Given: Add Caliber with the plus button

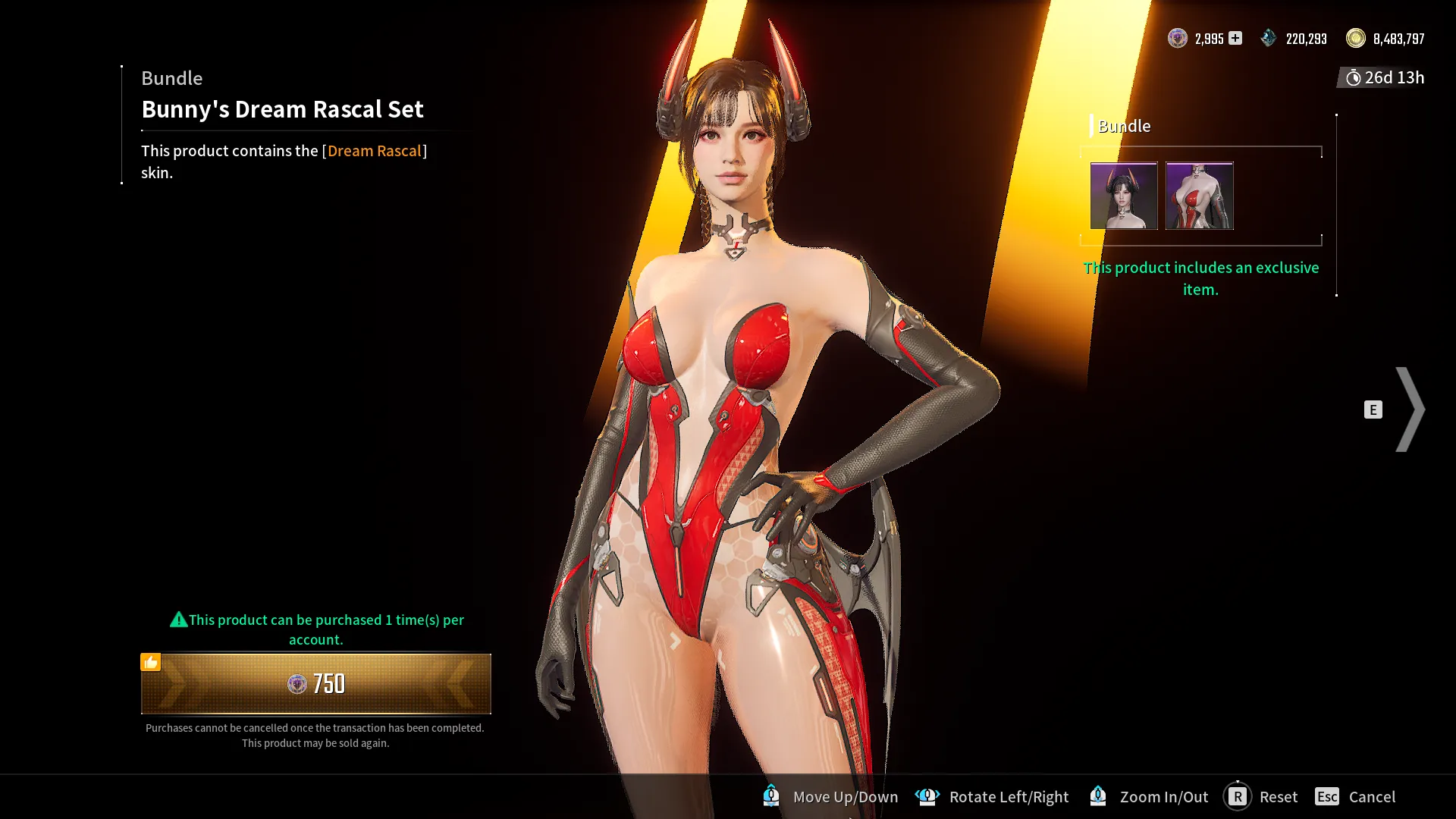Looking at the screenshot, I should pyautogui.click(x=1235, y=38).
